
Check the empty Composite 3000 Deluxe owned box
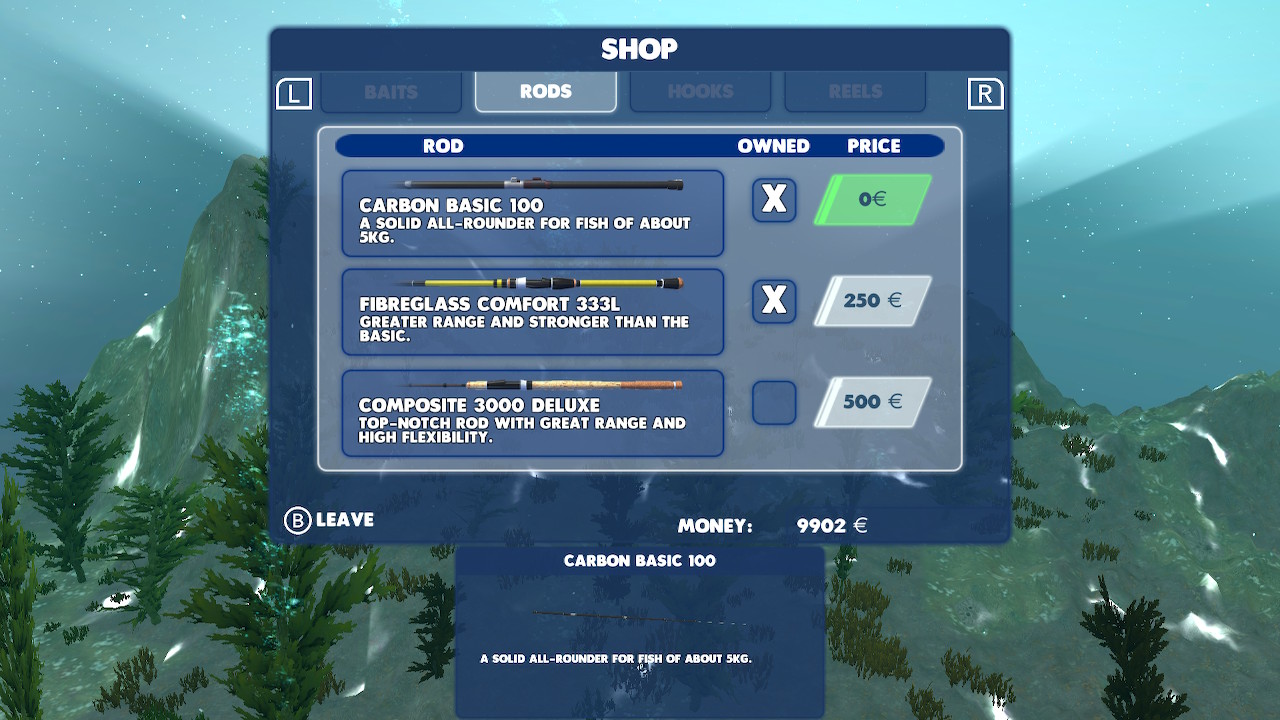pos(773,402)
